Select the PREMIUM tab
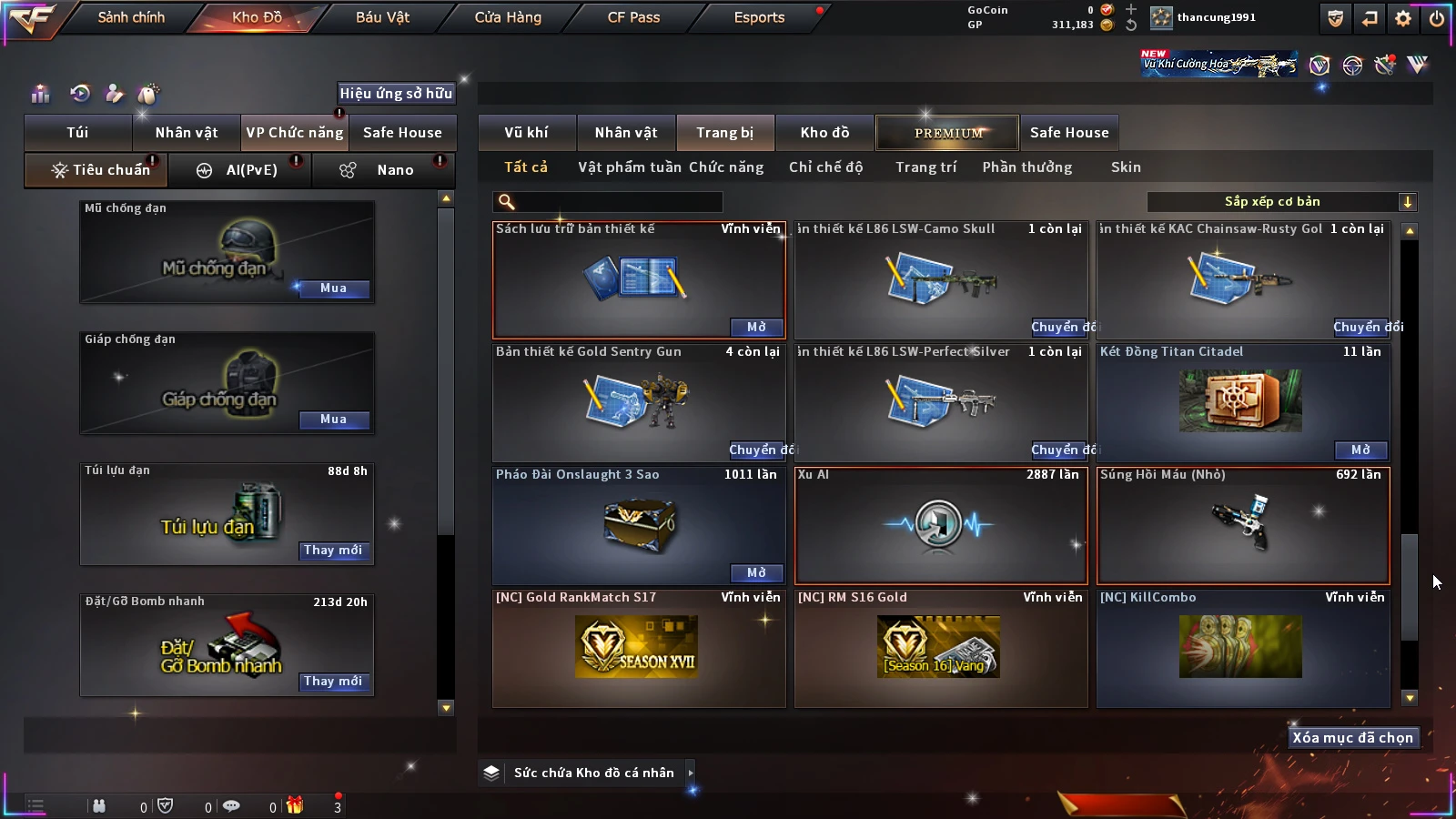This screenshot has width=1456, height=819. pos(947,133)
